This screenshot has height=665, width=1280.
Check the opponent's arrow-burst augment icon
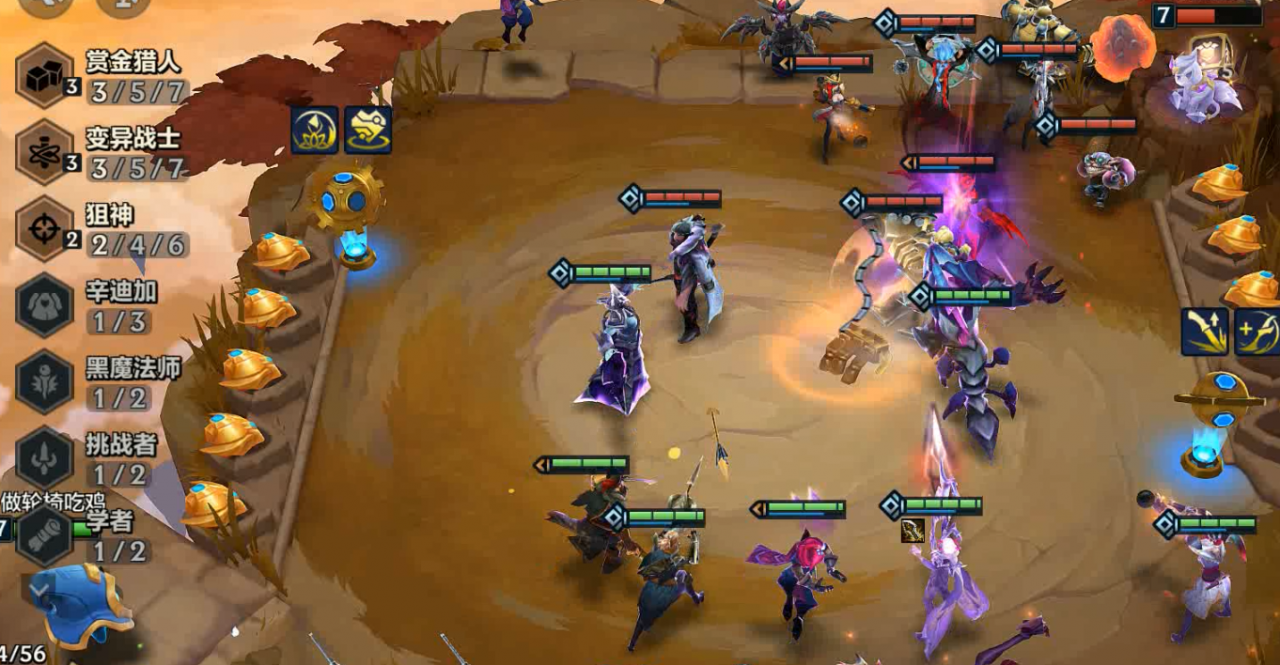pyautogui.click(x=1204, y=332)
